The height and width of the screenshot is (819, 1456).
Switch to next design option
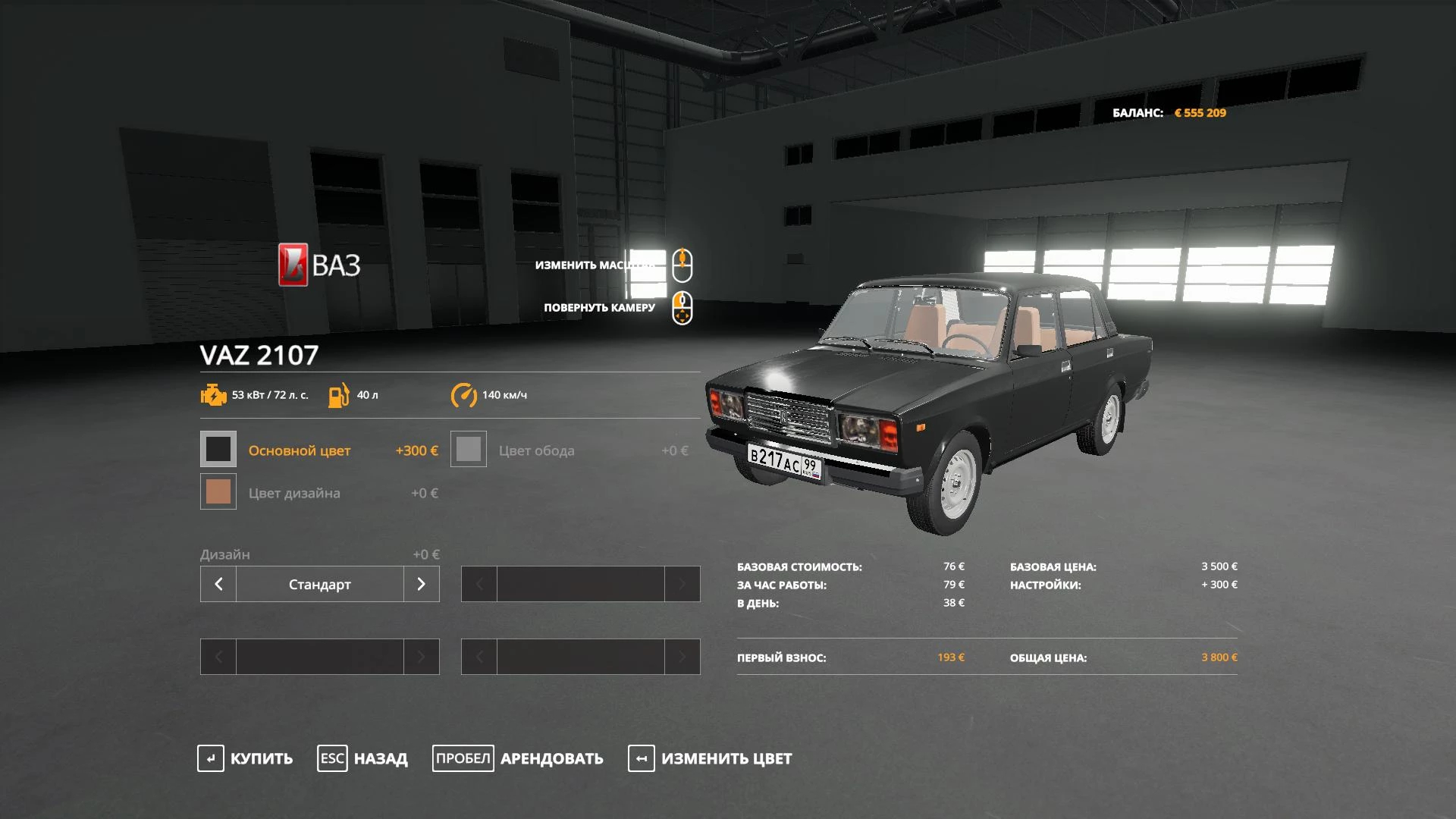421,584
